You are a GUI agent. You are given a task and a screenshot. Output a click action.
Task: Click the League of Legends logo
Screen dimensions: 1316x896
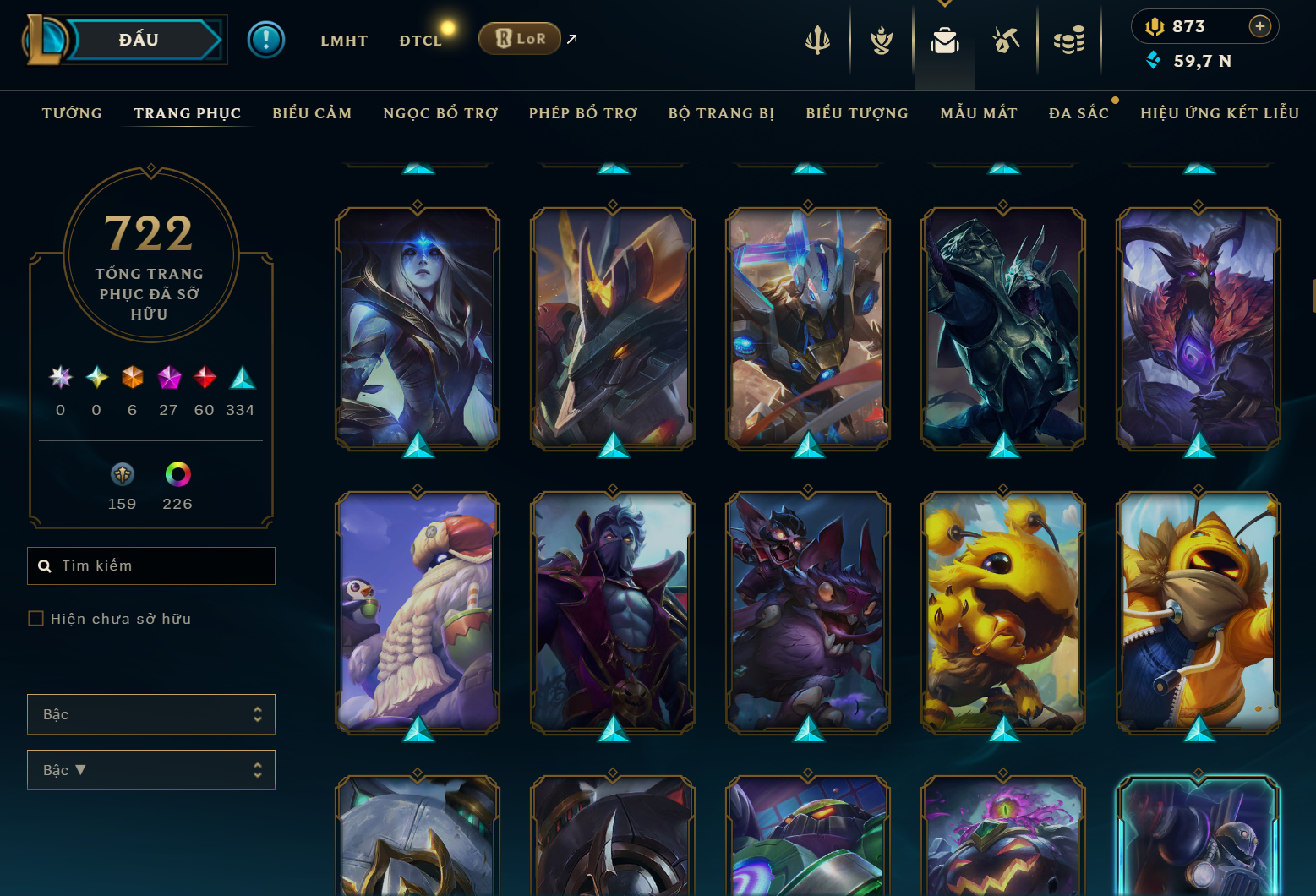(x=48, y=39)
